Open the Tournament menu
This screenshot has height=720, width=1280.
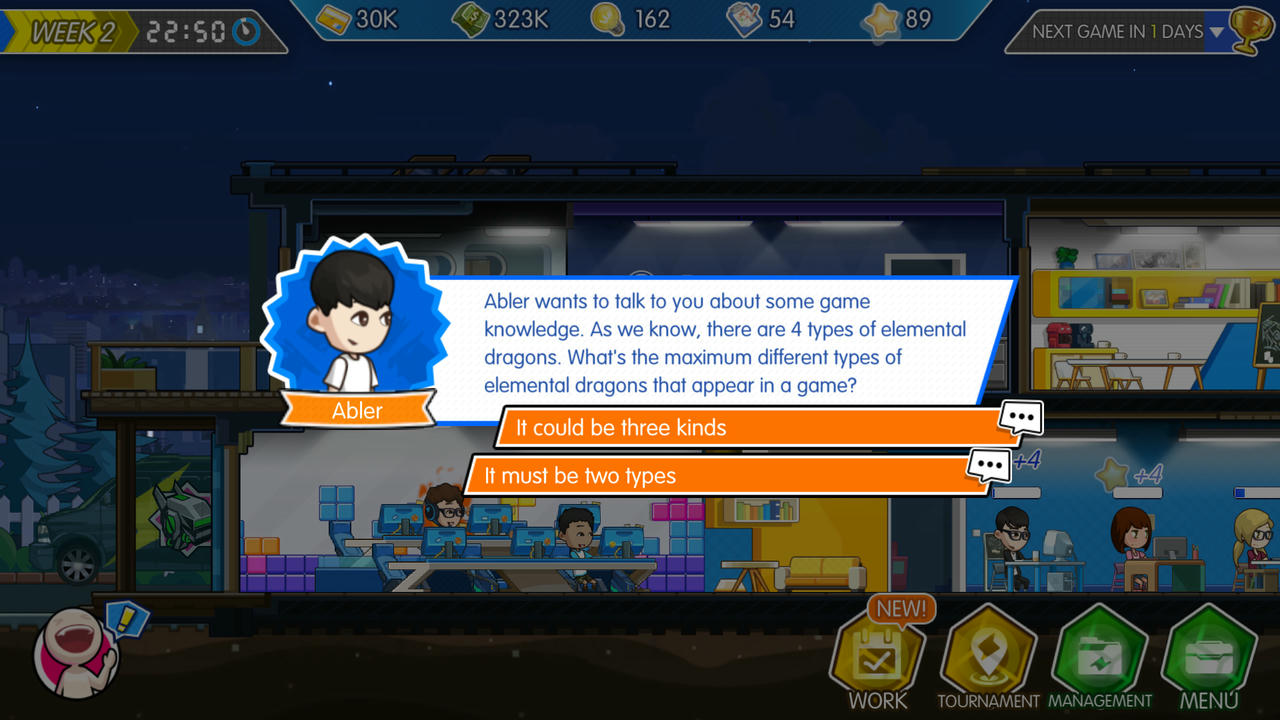click(988, 658)
